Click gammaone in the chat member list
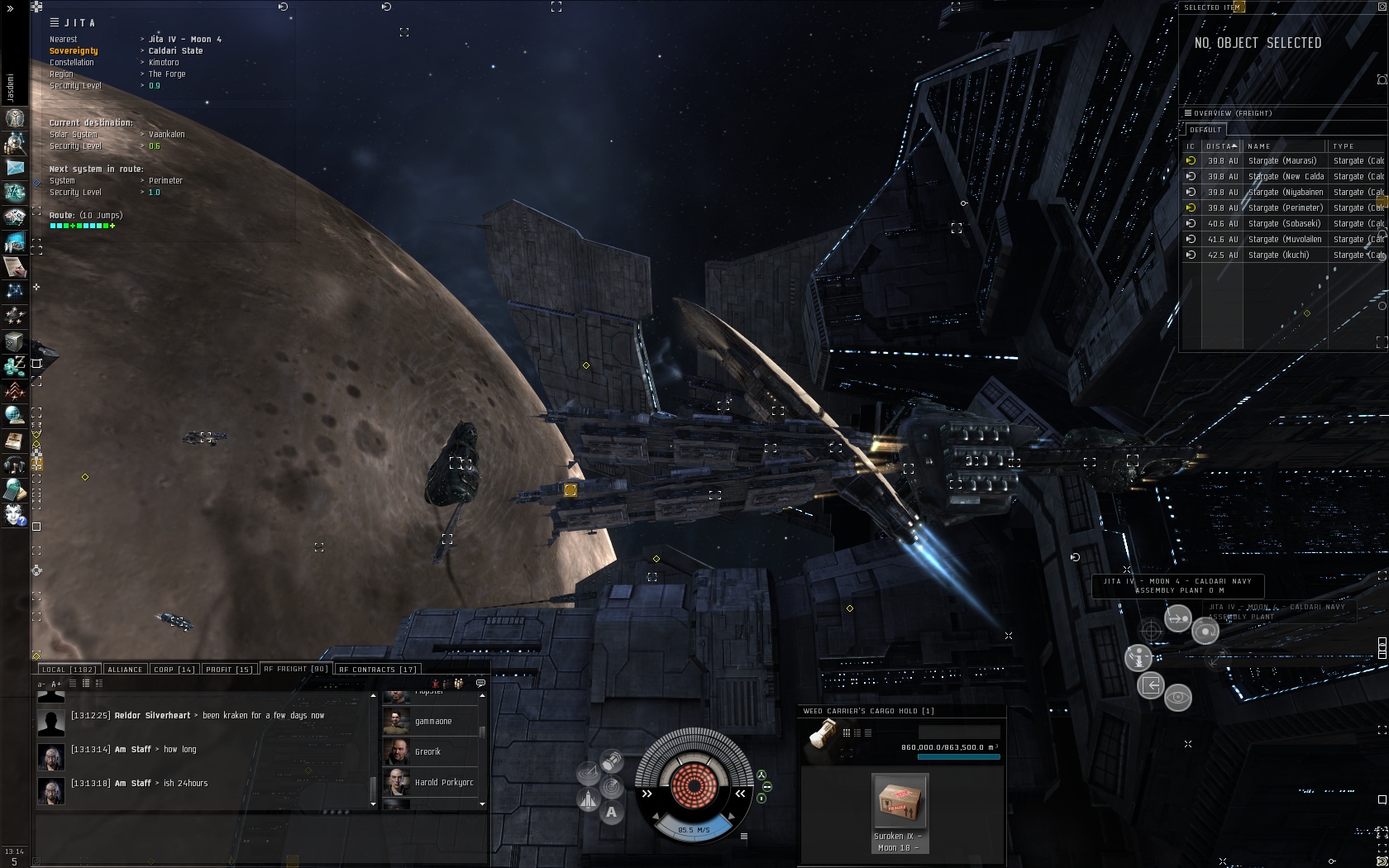Image resolution: width=1389 pixels, height=868 pixels. 432,722
